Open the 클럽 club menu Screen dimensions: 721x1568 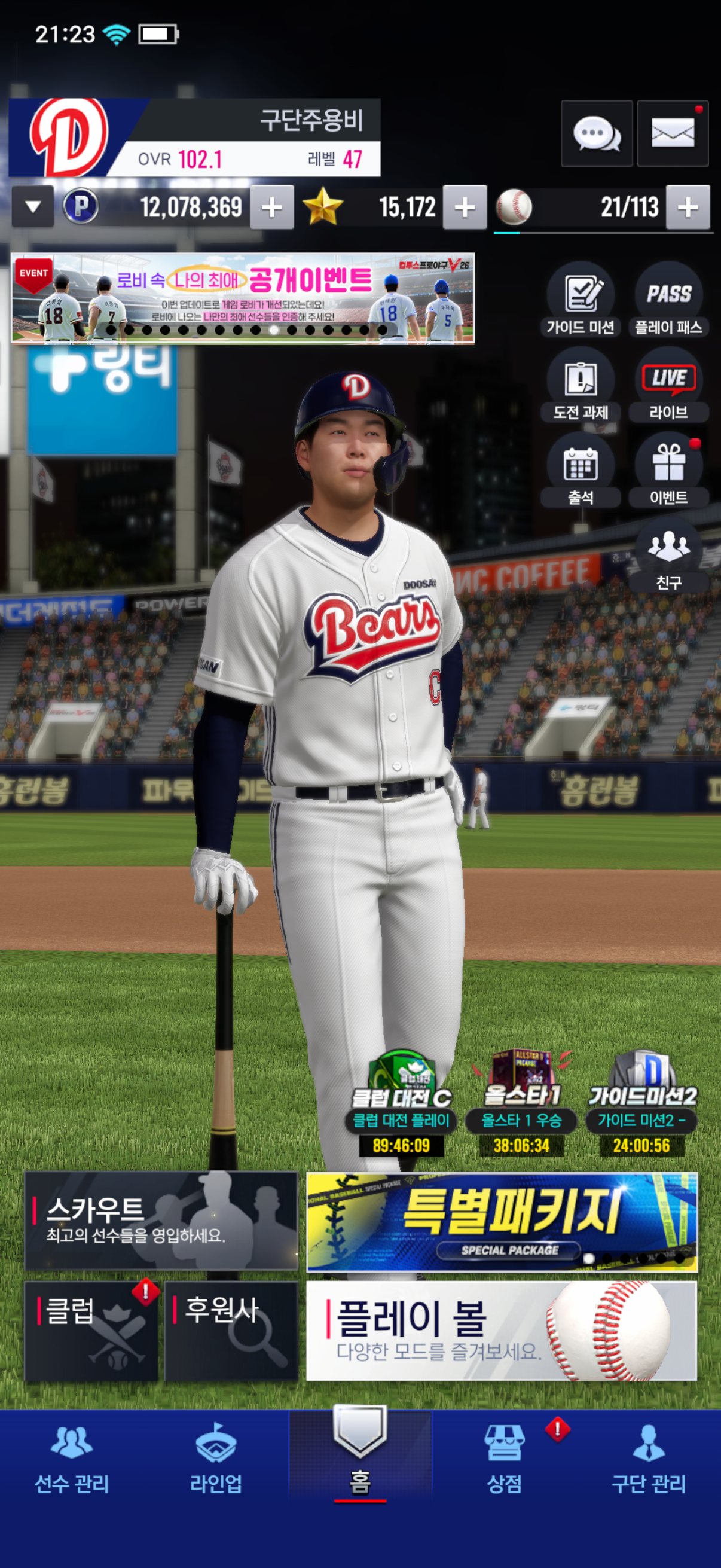point(91,1331)
